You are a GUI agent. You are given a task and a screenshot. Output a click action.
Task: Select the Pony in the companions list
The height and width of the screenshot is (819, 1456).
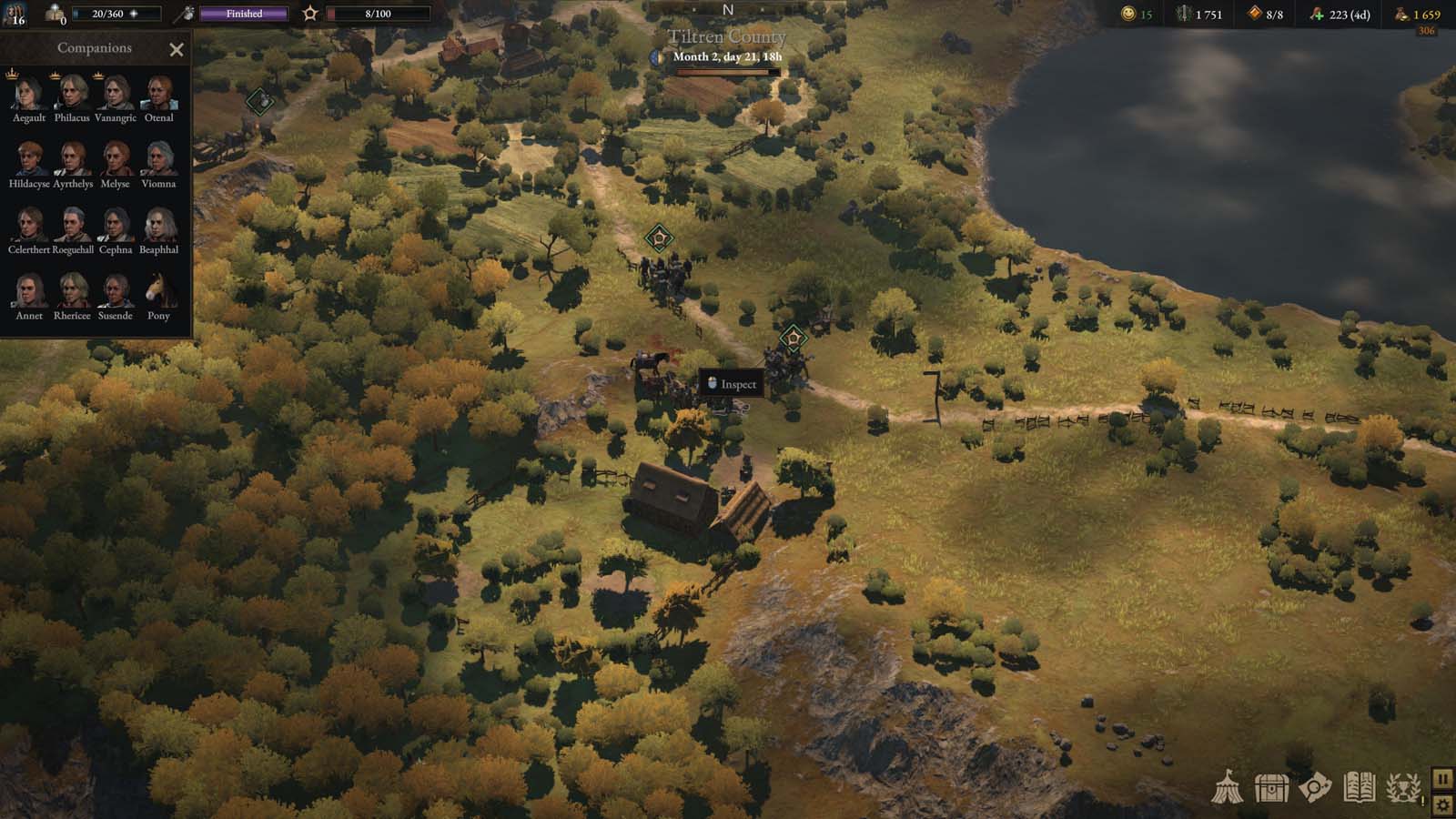coord(159,292)
